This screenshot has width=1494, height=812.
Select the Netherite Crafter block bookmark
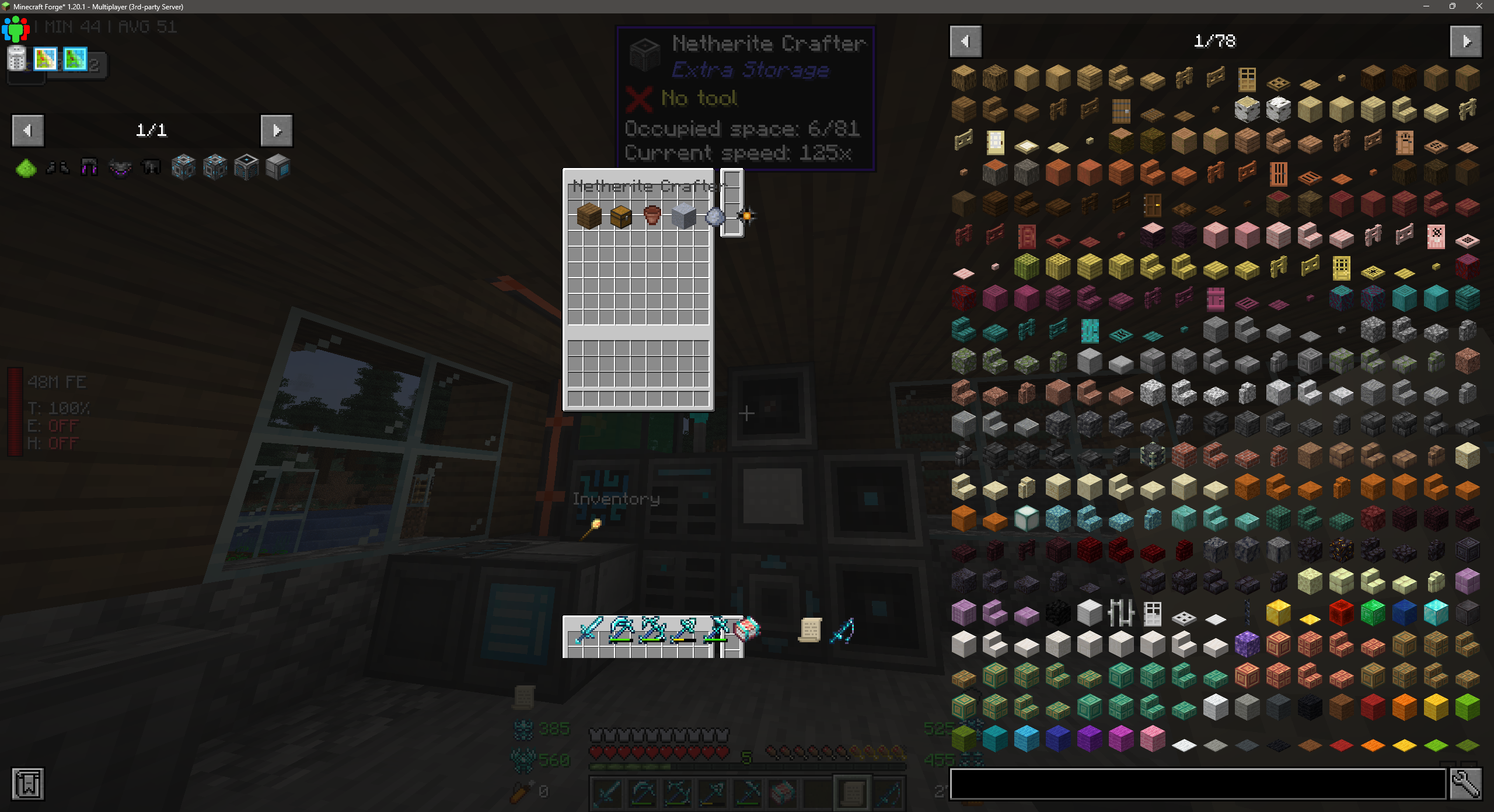(x=245, y=167)
